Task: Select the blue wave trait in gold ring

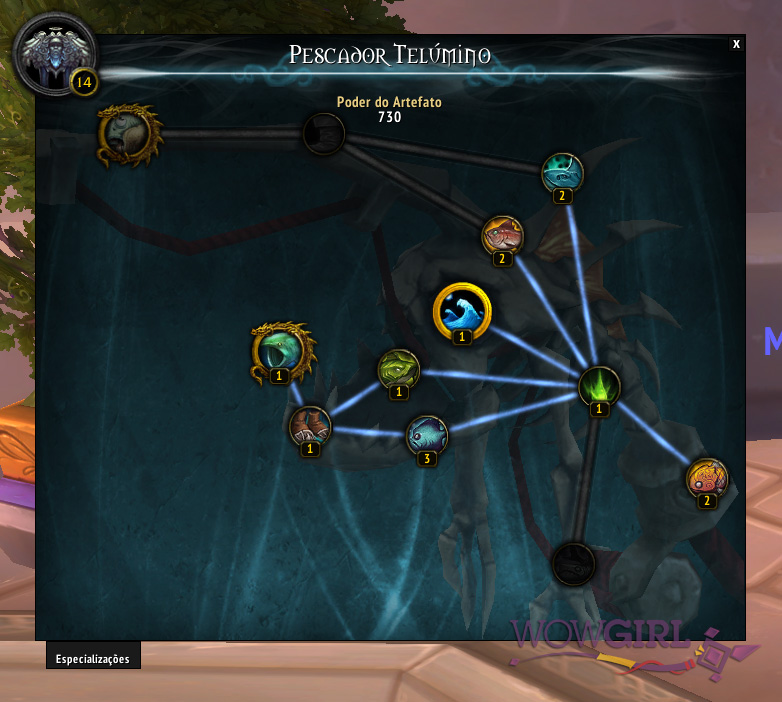Action: coord(462,311)
